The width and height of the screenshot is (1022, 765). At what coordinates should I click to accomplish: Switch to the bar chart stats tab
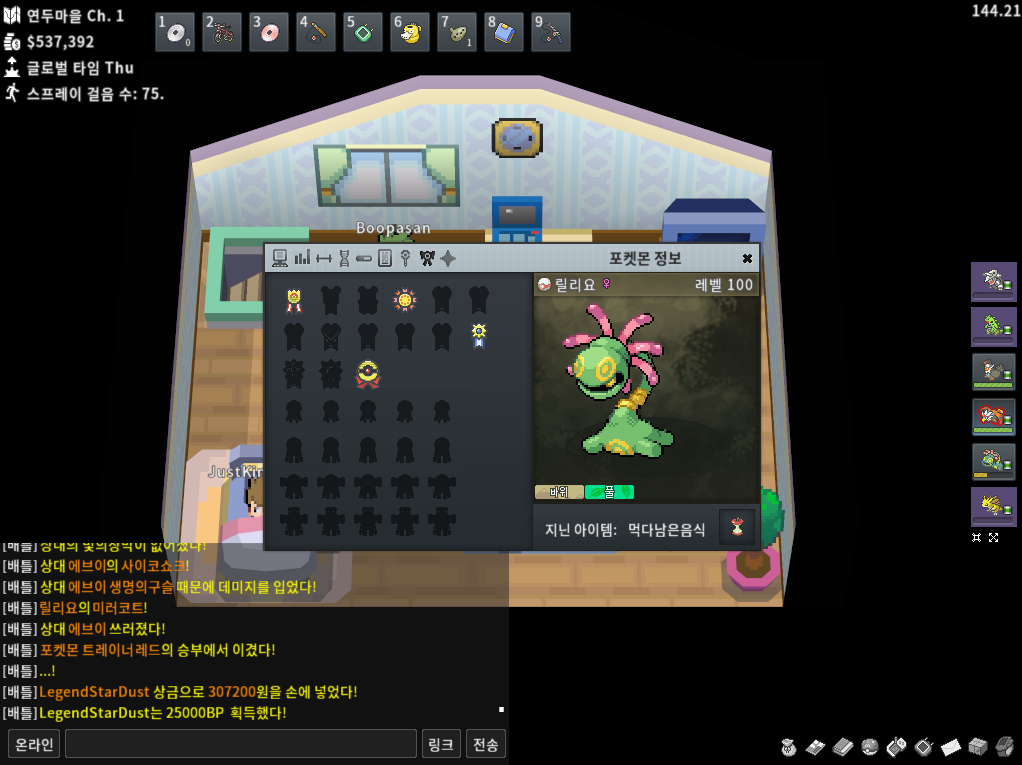302,258
